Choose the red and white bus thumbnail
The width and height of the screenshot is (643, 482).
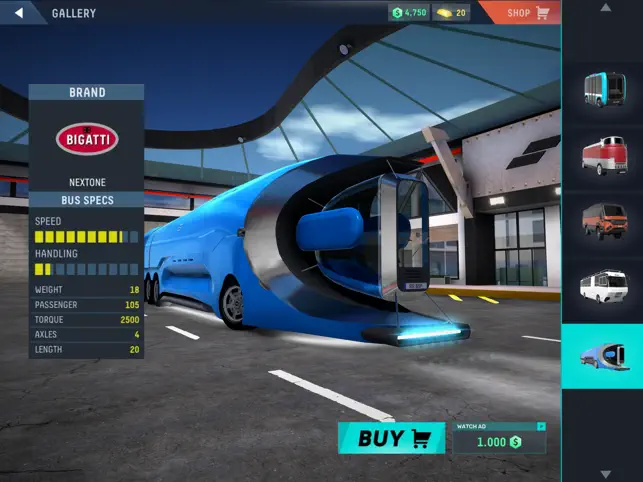tap(603, 155)
